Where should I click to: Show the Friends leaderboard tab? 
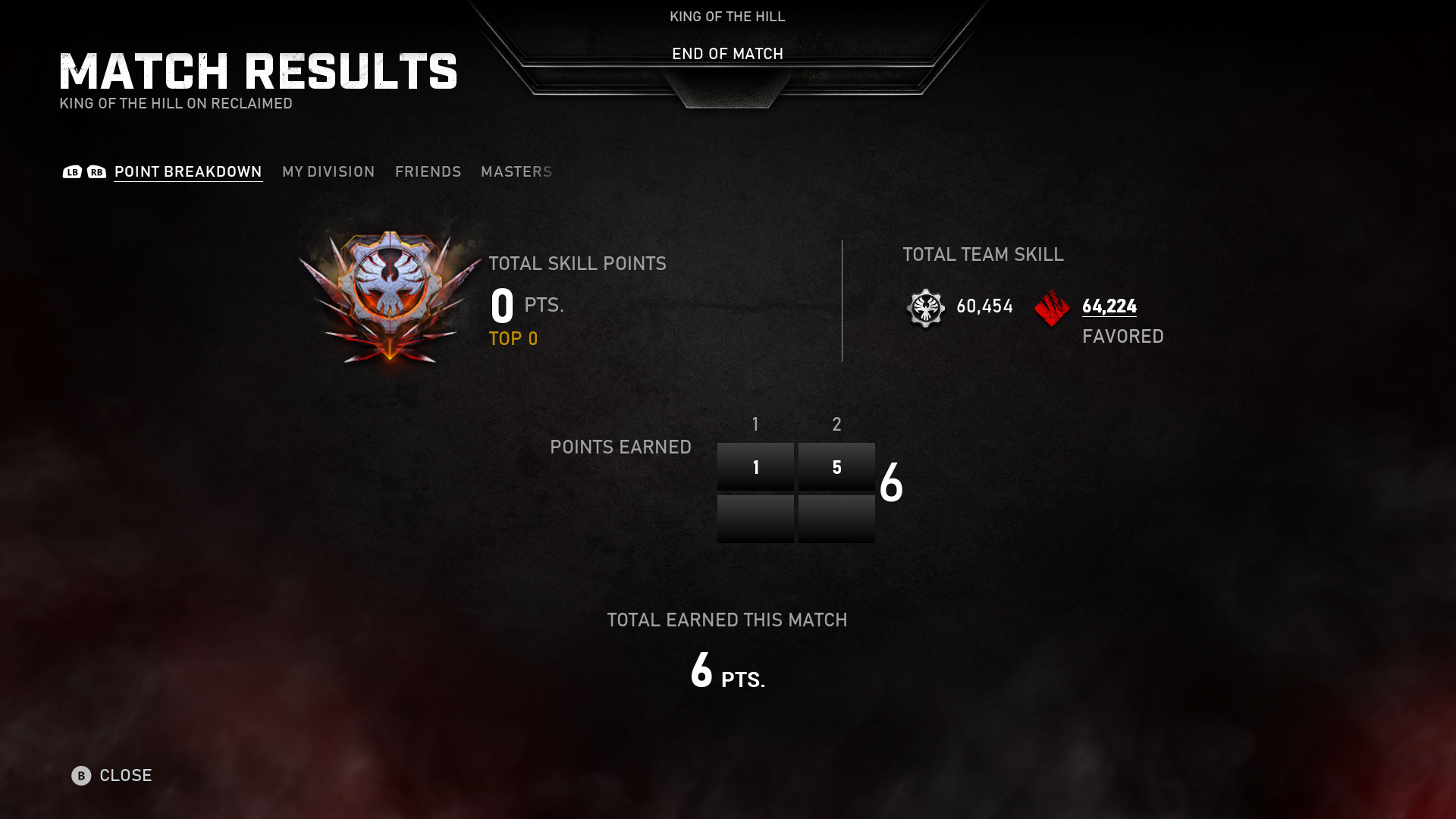click(428, 172)
